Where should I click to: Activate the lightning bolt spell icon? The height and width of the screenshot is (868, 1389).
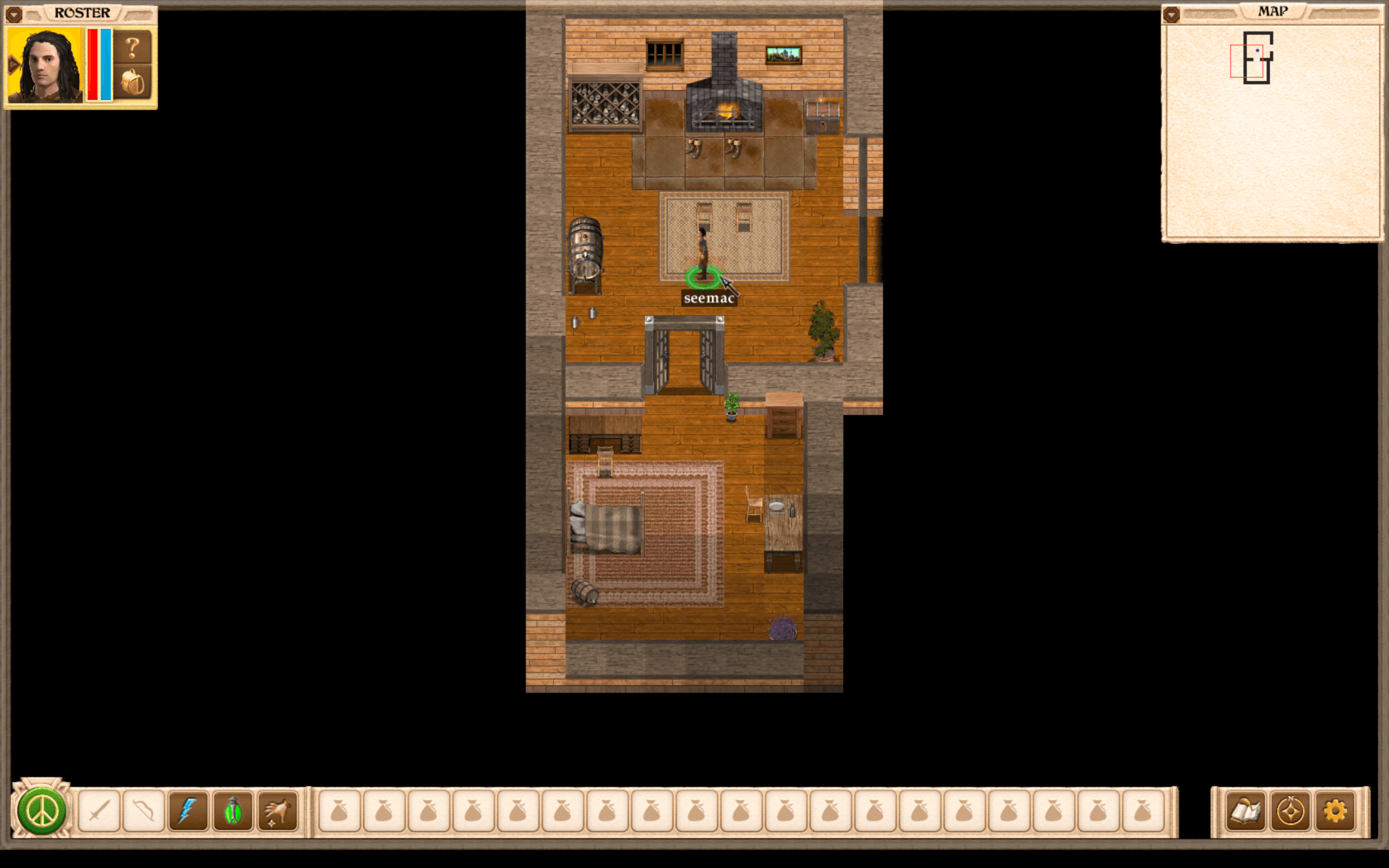189,808
